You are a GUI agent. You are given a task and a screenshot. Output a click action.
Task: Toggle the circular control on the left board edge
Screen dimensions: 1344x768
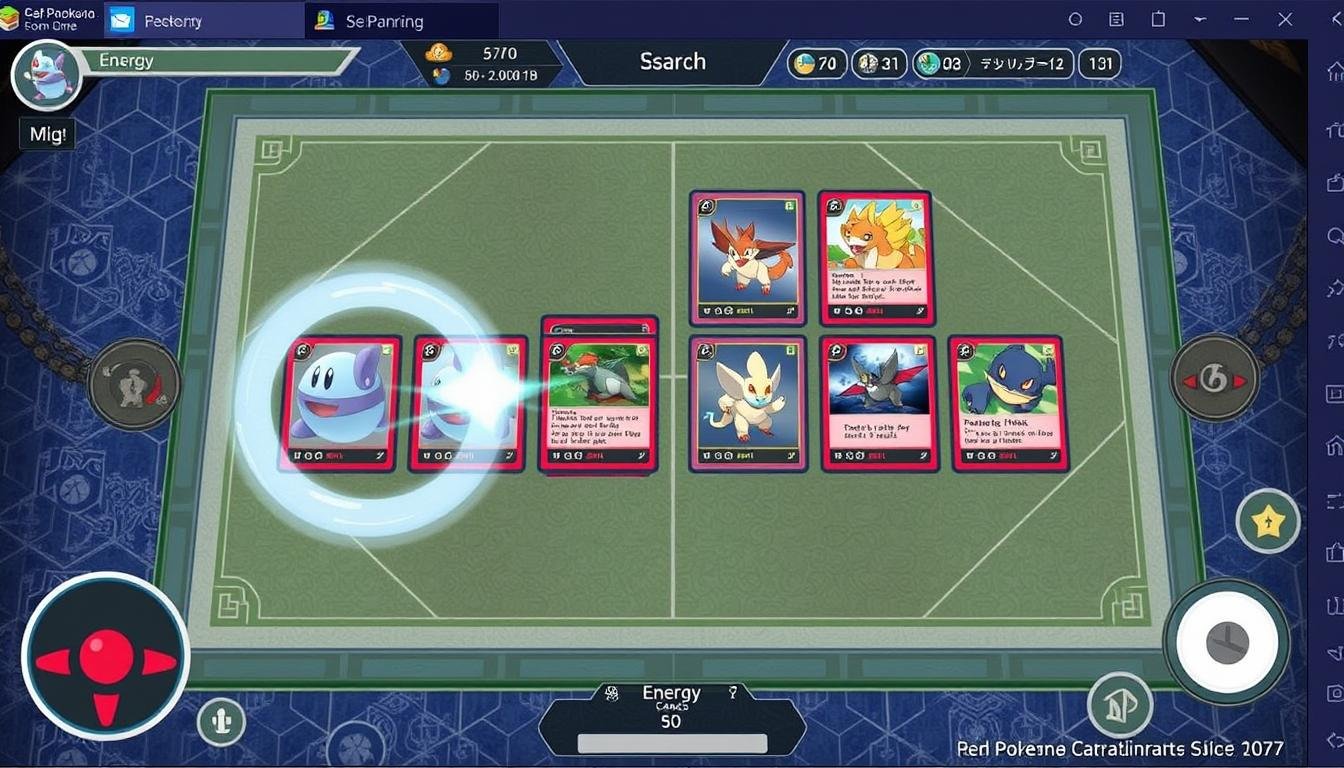pos(134,384)
